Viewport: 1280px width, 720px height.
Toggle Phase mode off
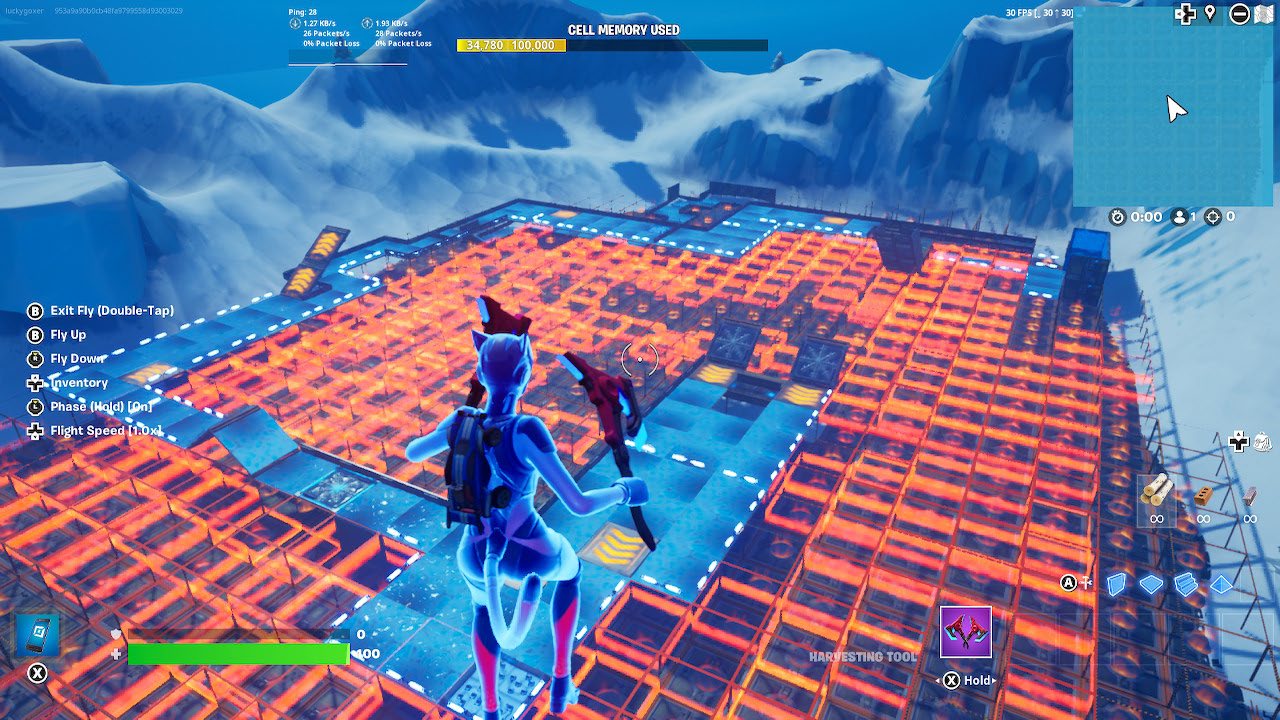pyautogui.click(x=92, y=407)
